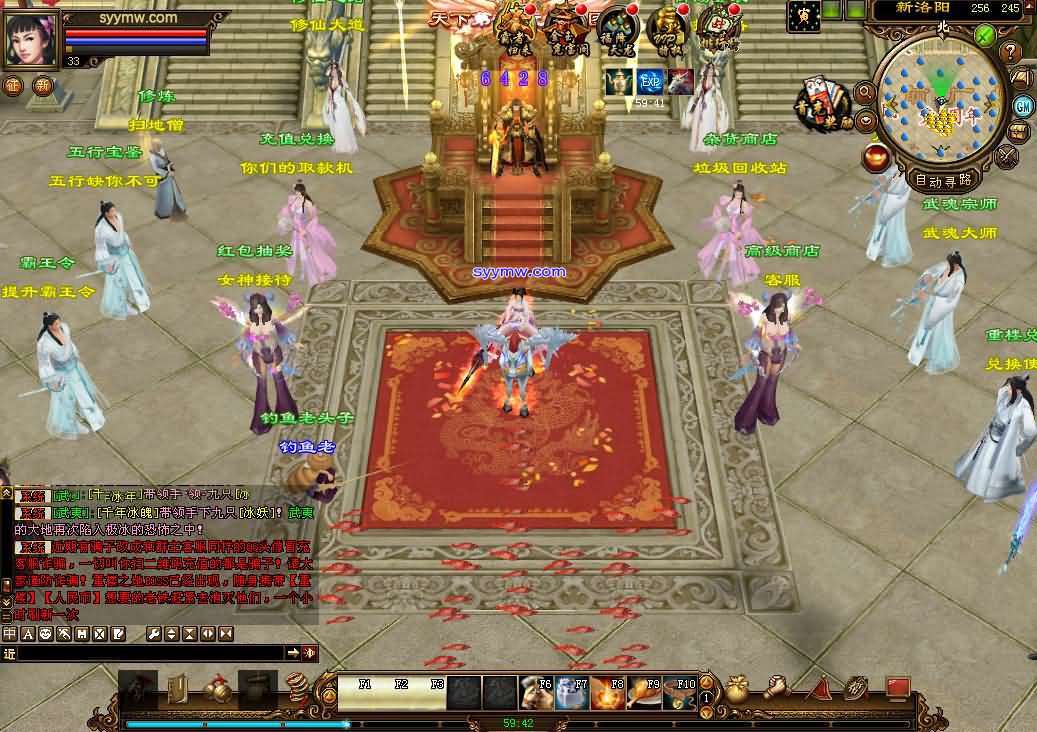
Task: Open the book icon on bottom bar
Action: [176, 688]
